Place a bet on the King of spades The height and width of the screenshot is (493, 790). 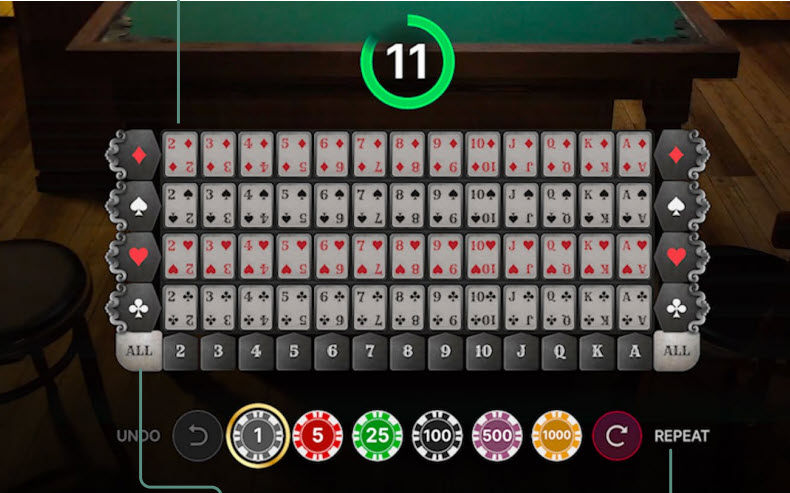596,206
